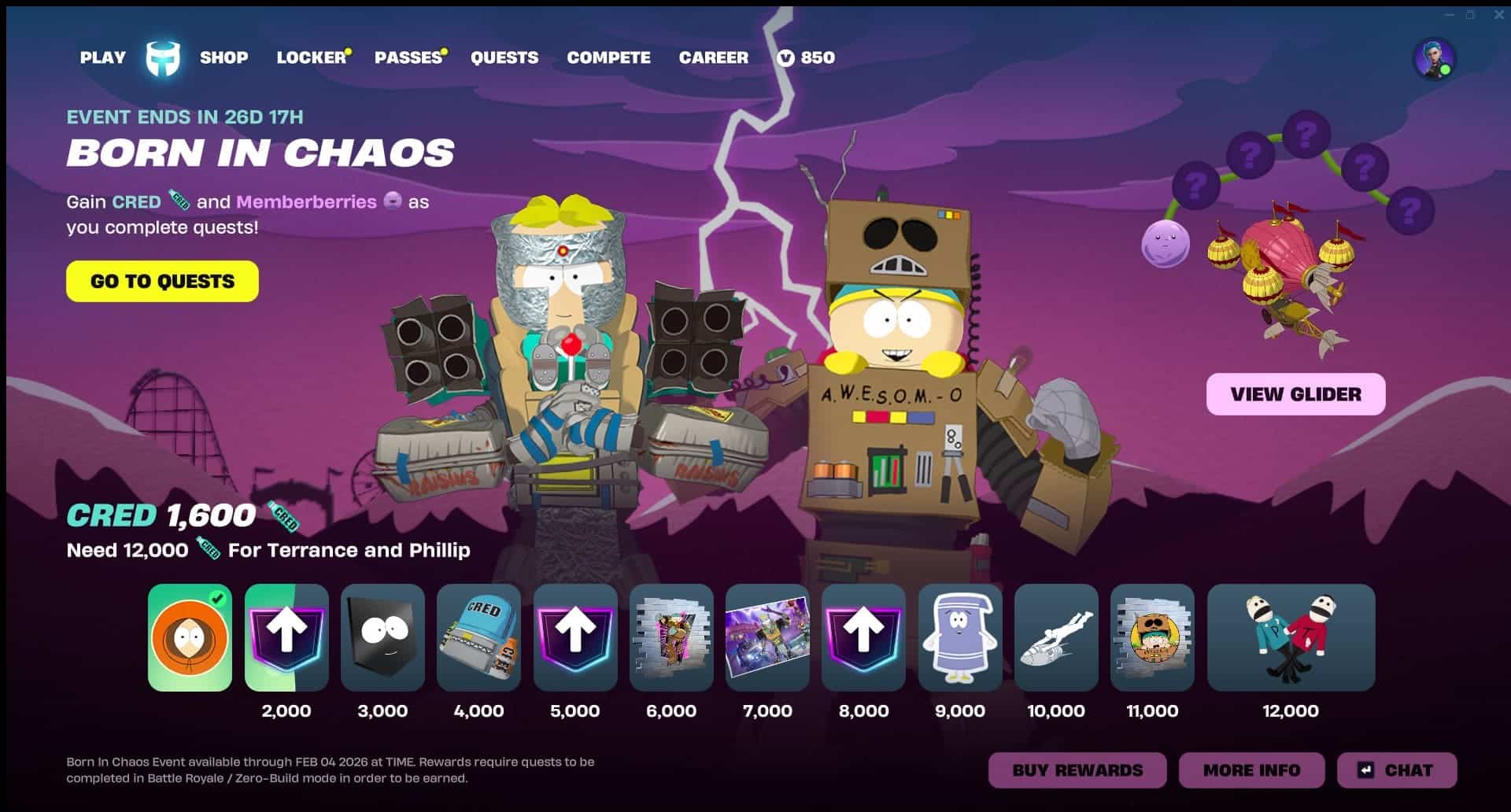Open the LOCKER tab with notification dot
The width and height of the screenshot is (1511, 812).
click(310, 57)
